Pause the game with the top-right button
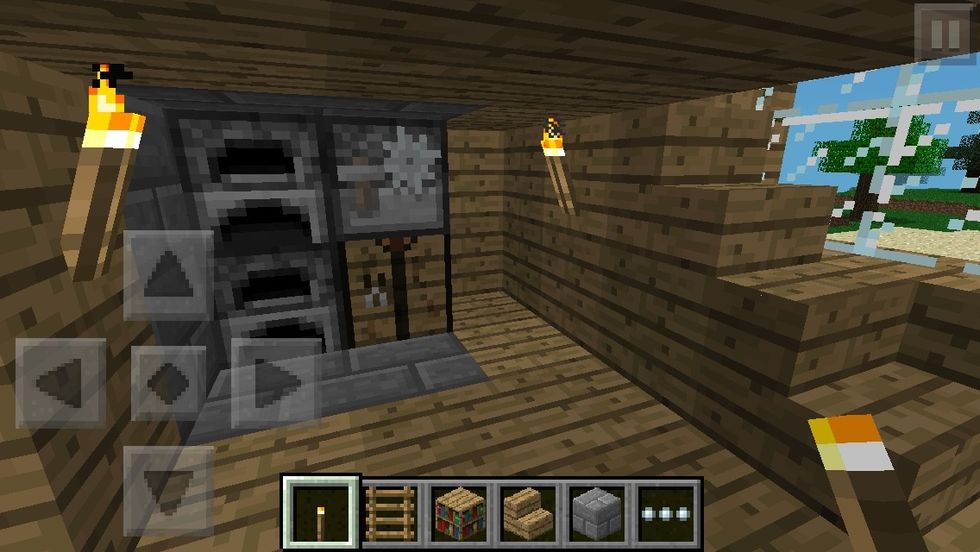Screen dimensions: 980x552 pos(943,35)
